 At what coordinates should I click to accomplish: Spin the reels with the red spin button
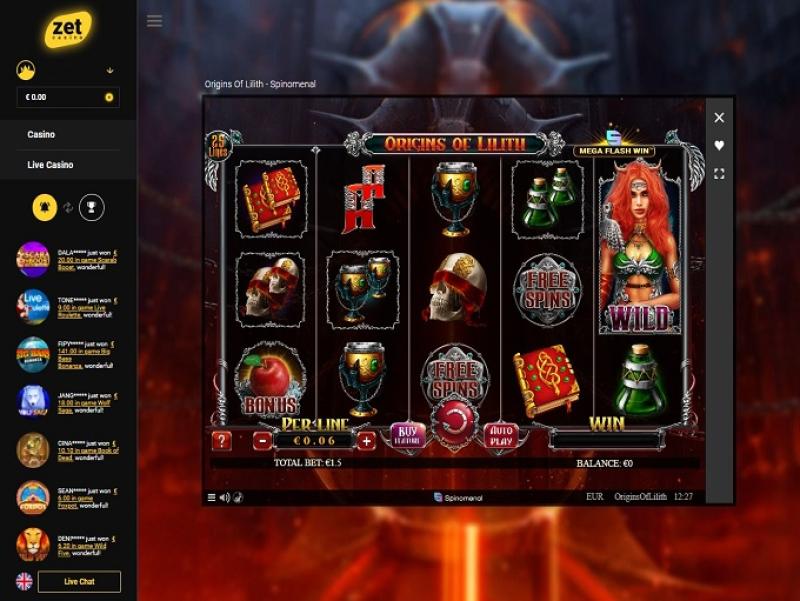455,420
